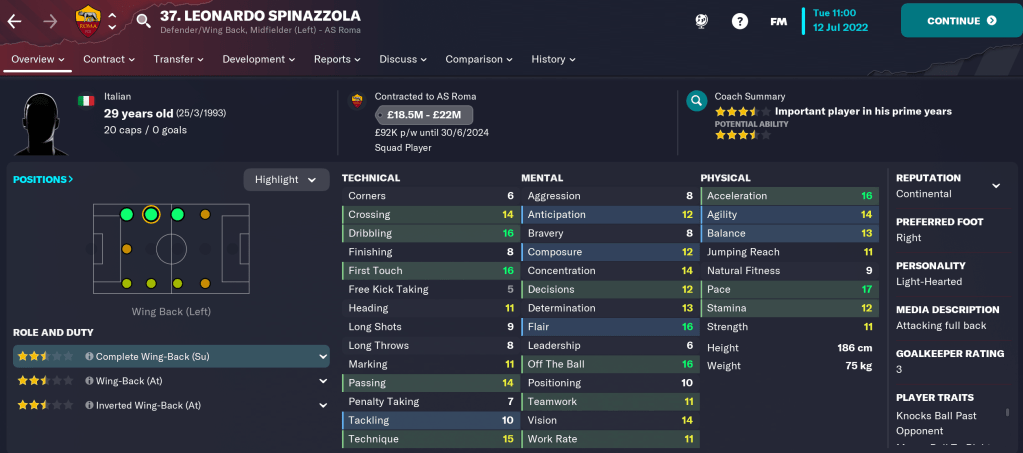Open the Comparison menu
The image size is (1023, 453).
(479, 59)
